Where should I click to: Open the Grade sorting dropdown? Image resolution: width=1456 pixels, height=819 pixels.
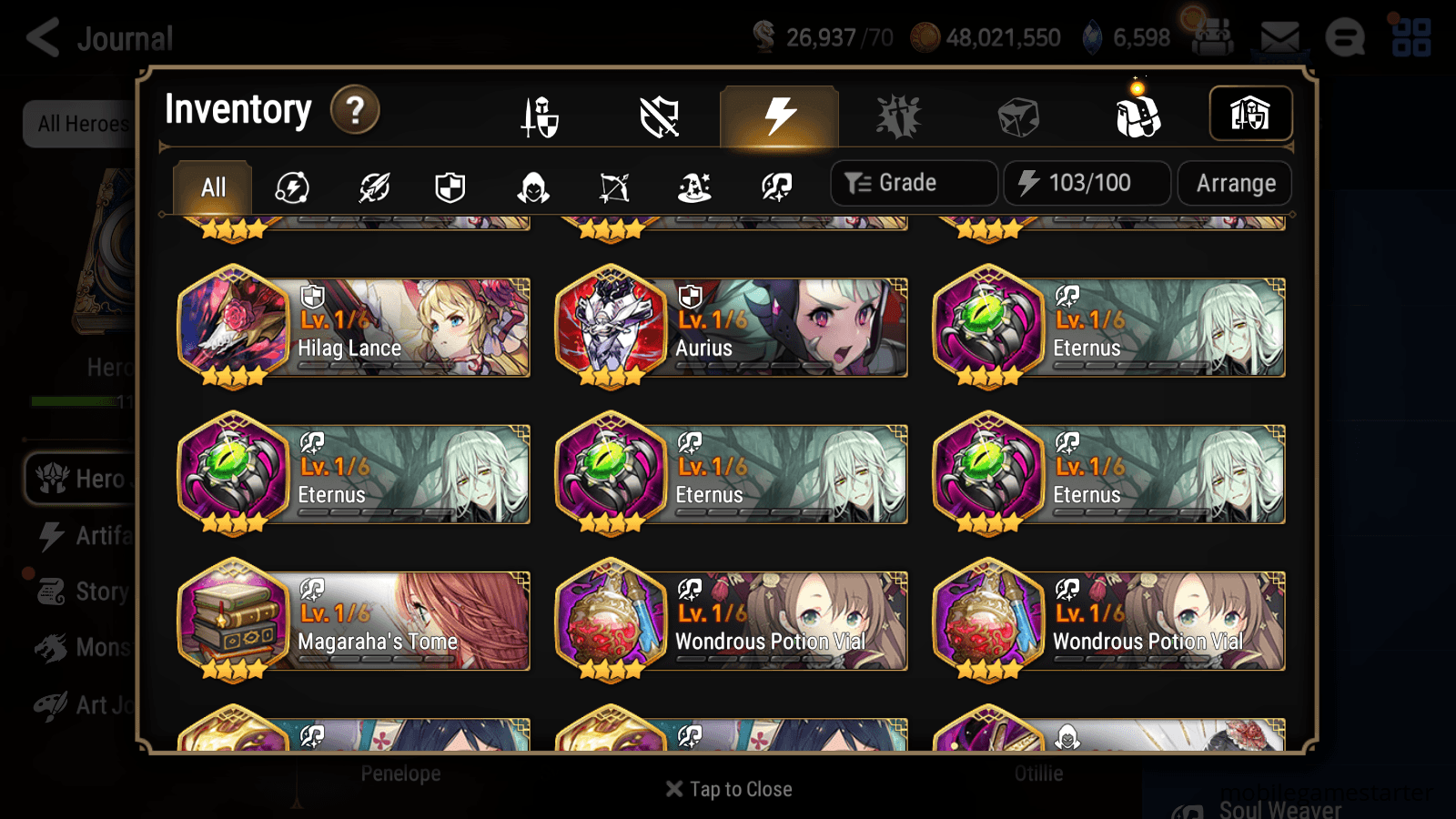912,182
